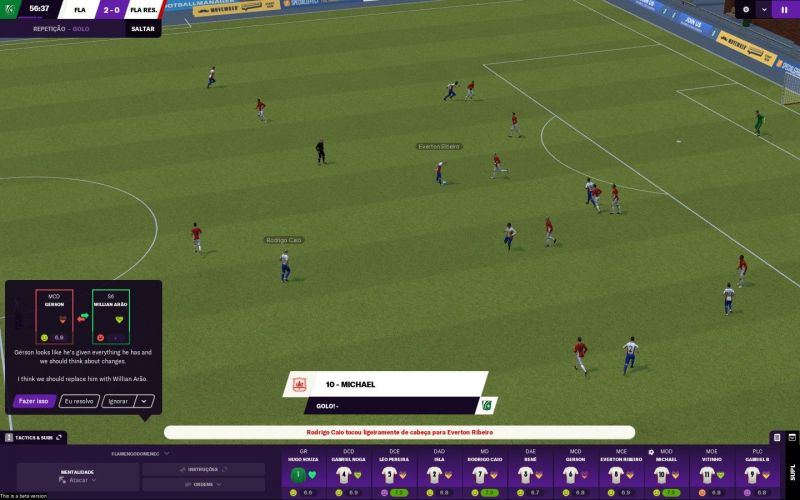Choose the Eu resolvo option
This screenshot has height=500, width=800.
coord(79,401)
